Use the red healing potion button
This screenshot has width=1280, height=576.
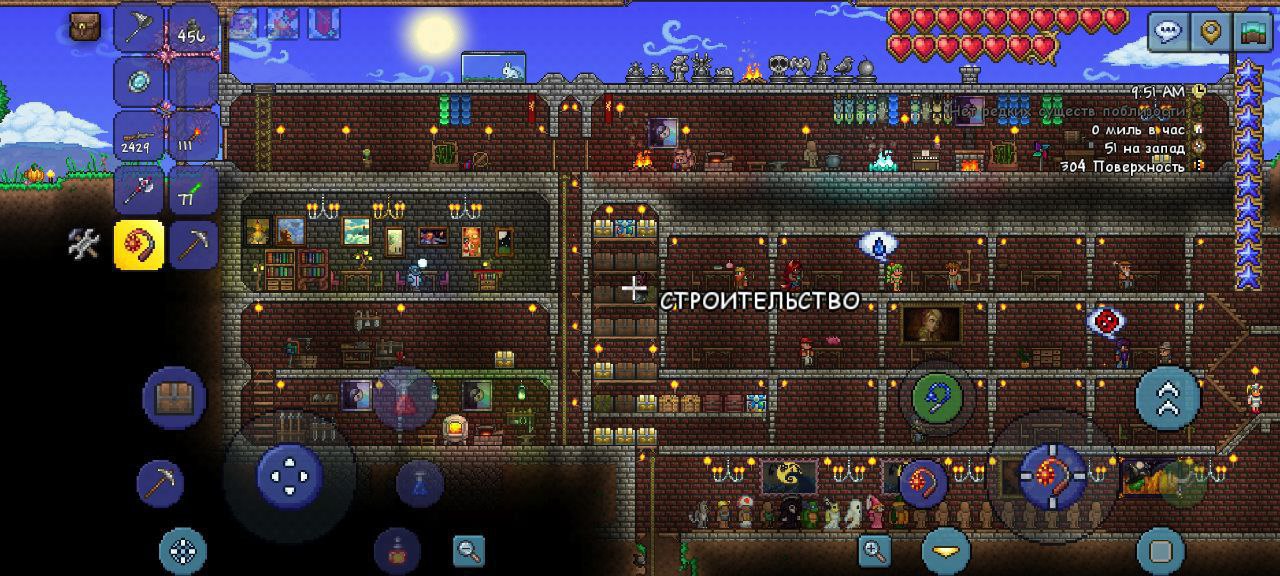point(405,397)
